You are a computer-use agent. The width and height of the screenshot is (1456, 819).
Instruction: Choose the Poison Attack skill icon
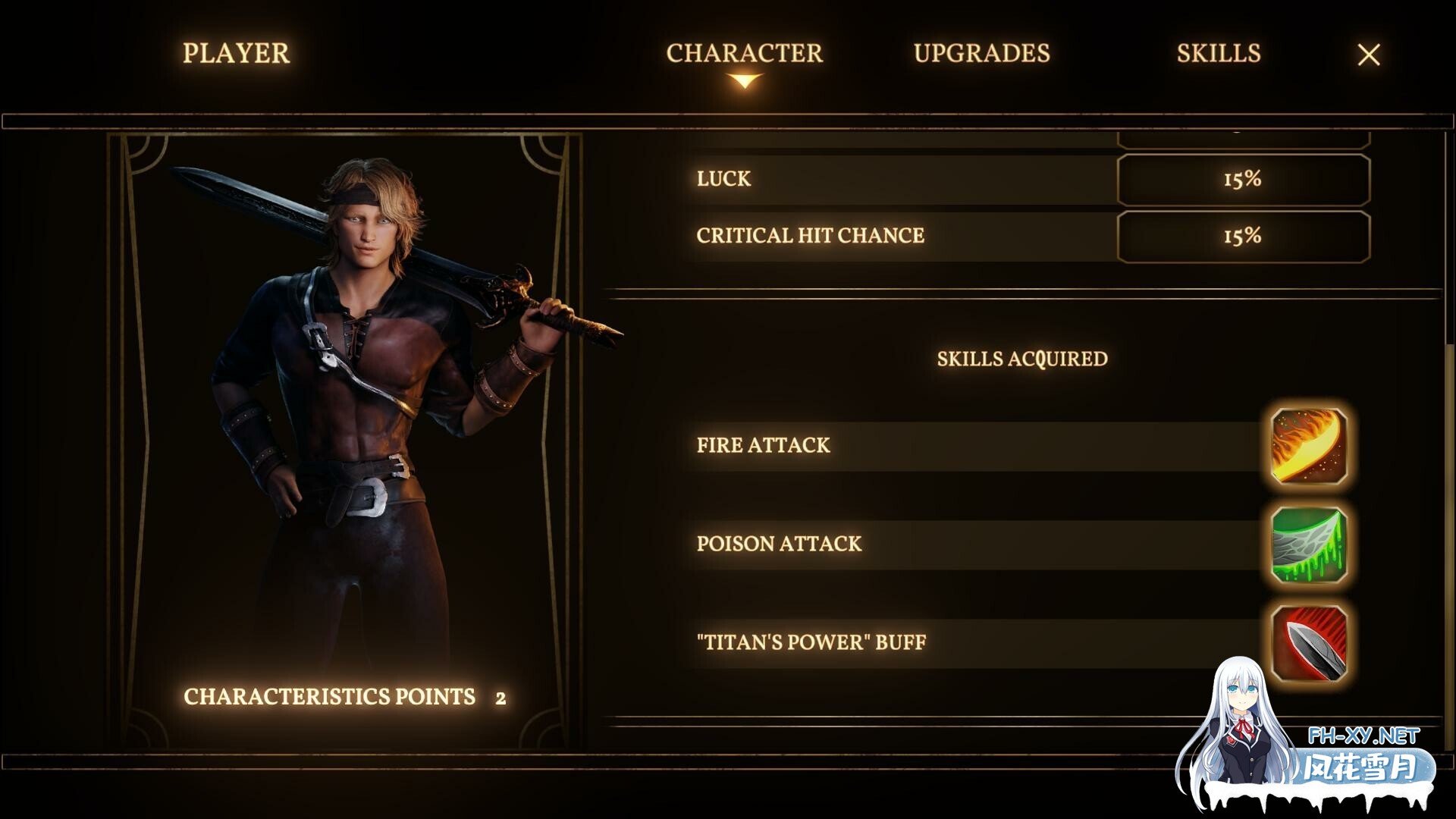(1308, 544)
